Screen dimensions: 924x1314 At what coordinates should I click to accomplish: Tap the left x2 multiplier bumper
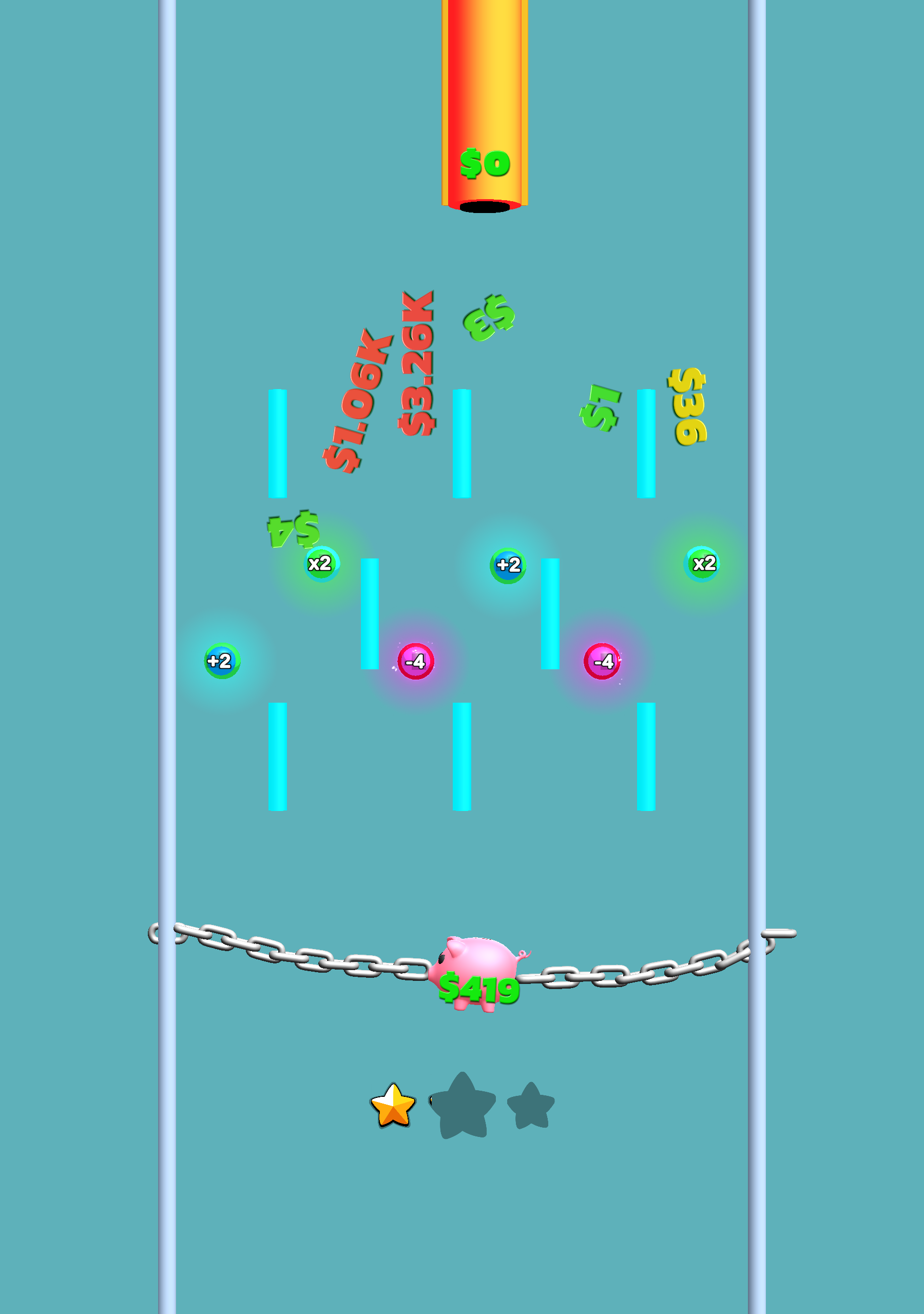[x=321, y=564]
